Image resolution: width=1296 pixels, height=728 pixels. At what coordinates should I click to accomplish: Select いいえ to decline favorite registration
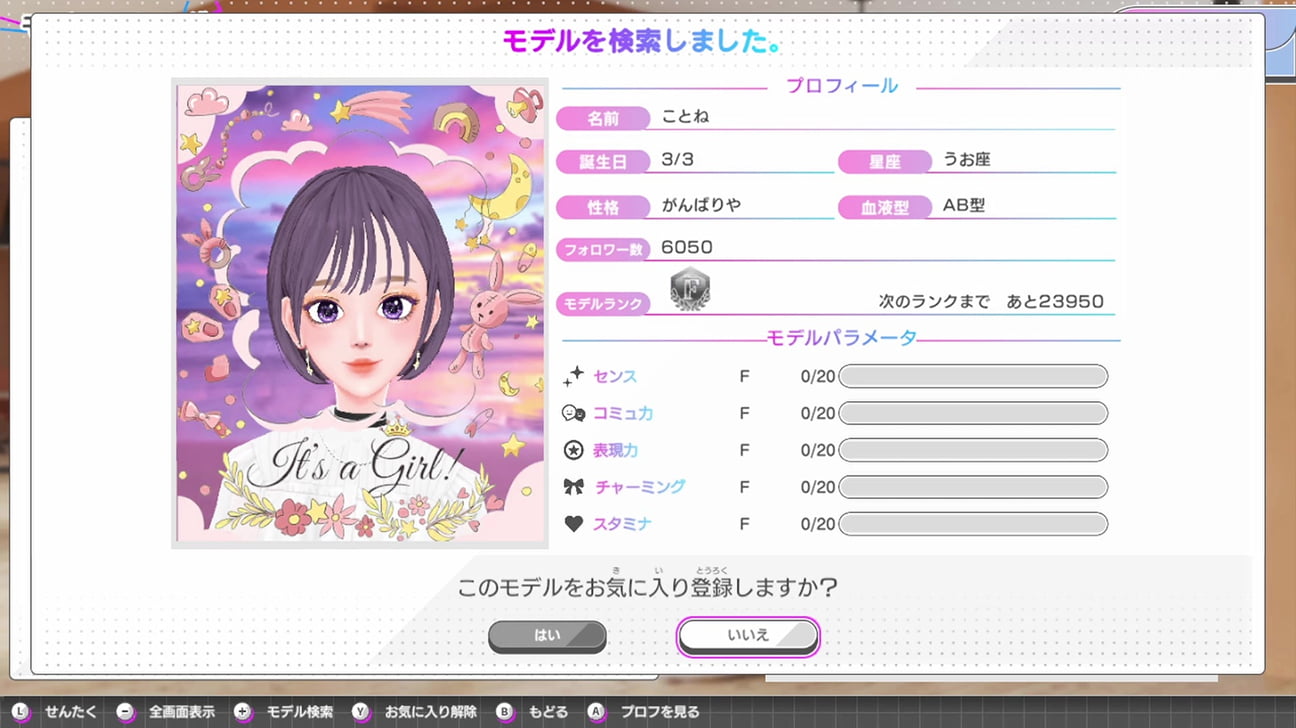[748, 636]
